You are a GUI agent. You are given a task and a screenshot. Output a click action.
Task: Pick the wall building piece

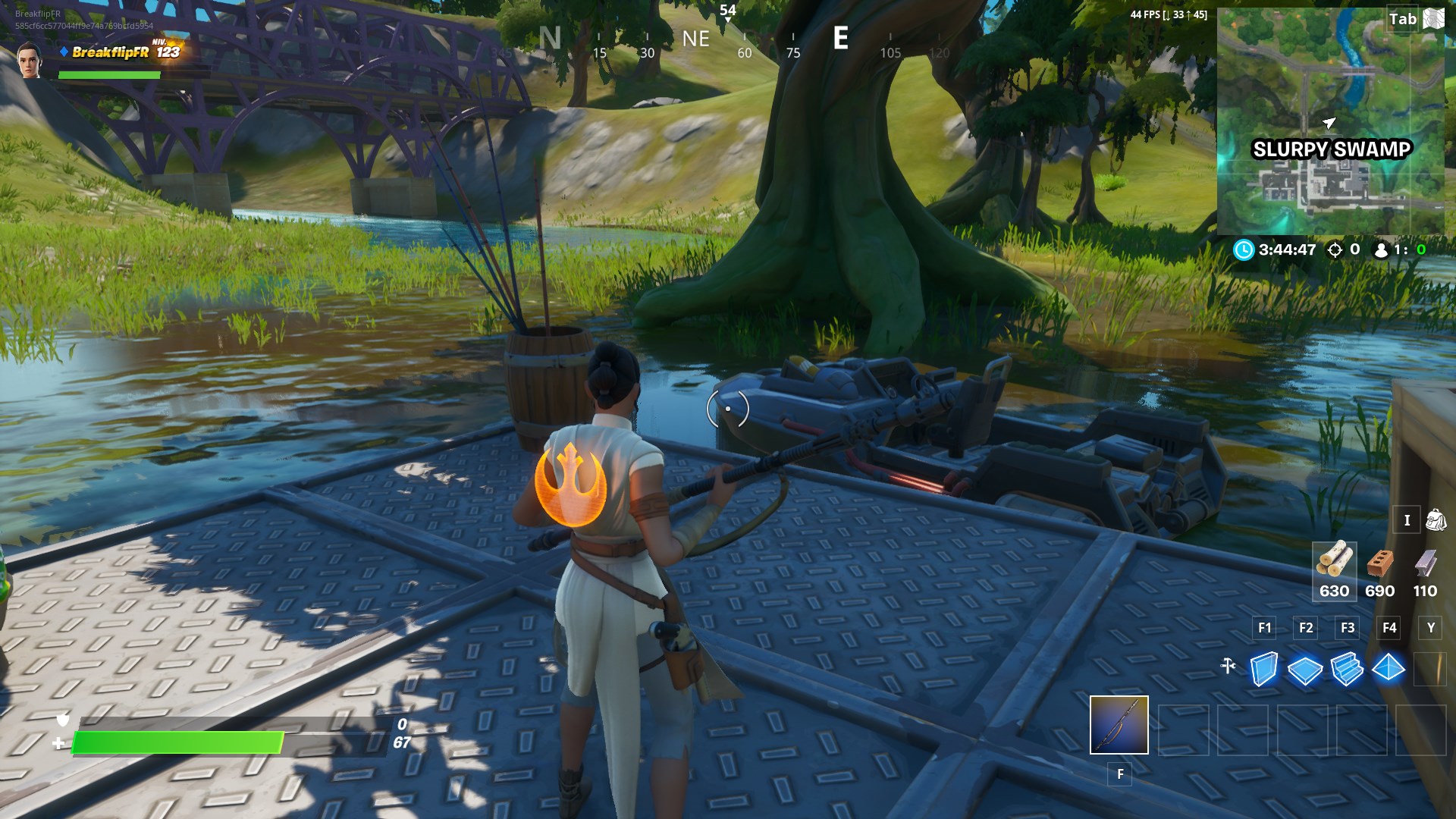pos(1263,669)
